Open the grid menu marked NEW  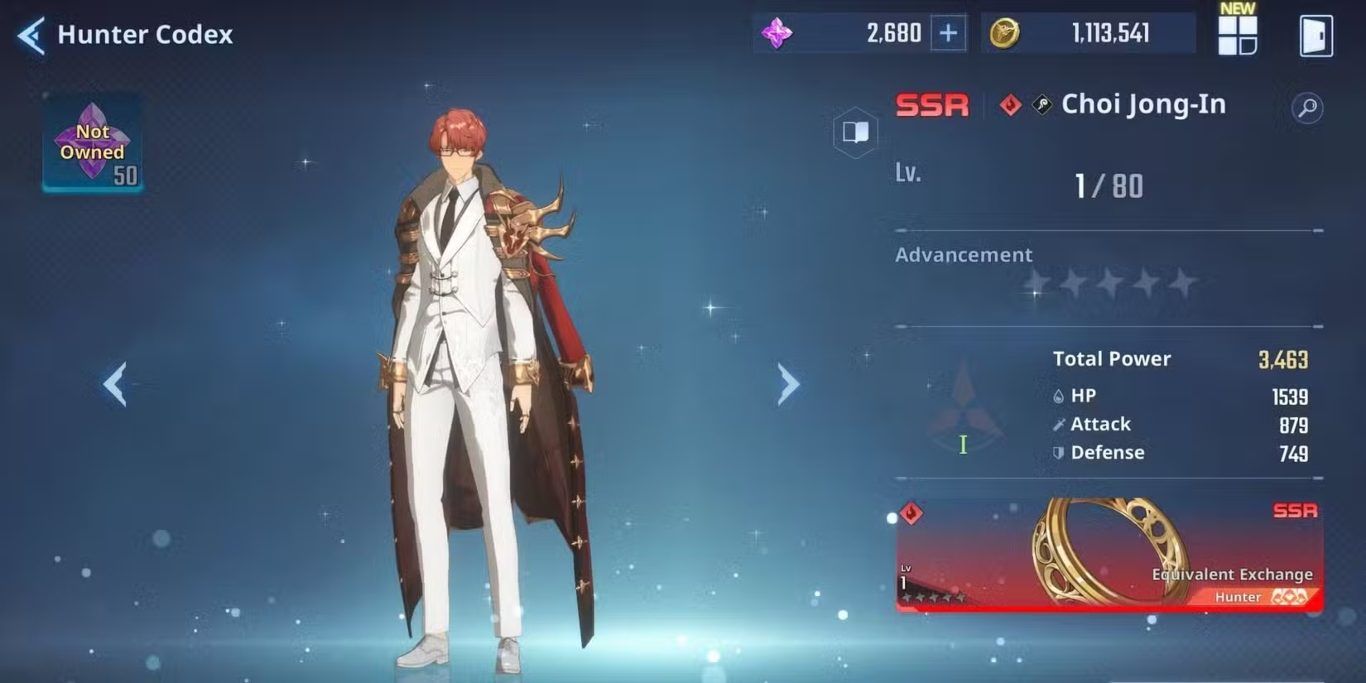point(1237,35)
